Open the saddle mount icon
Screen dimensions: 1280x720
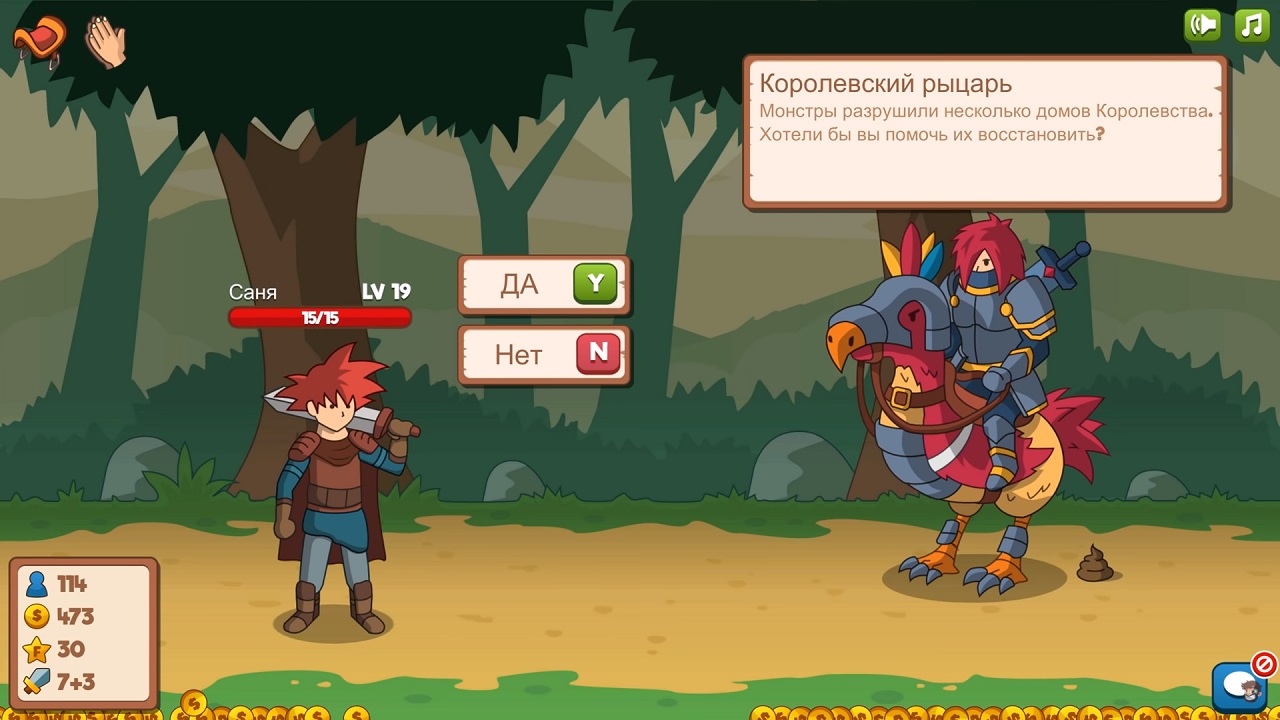pos(39,40)
